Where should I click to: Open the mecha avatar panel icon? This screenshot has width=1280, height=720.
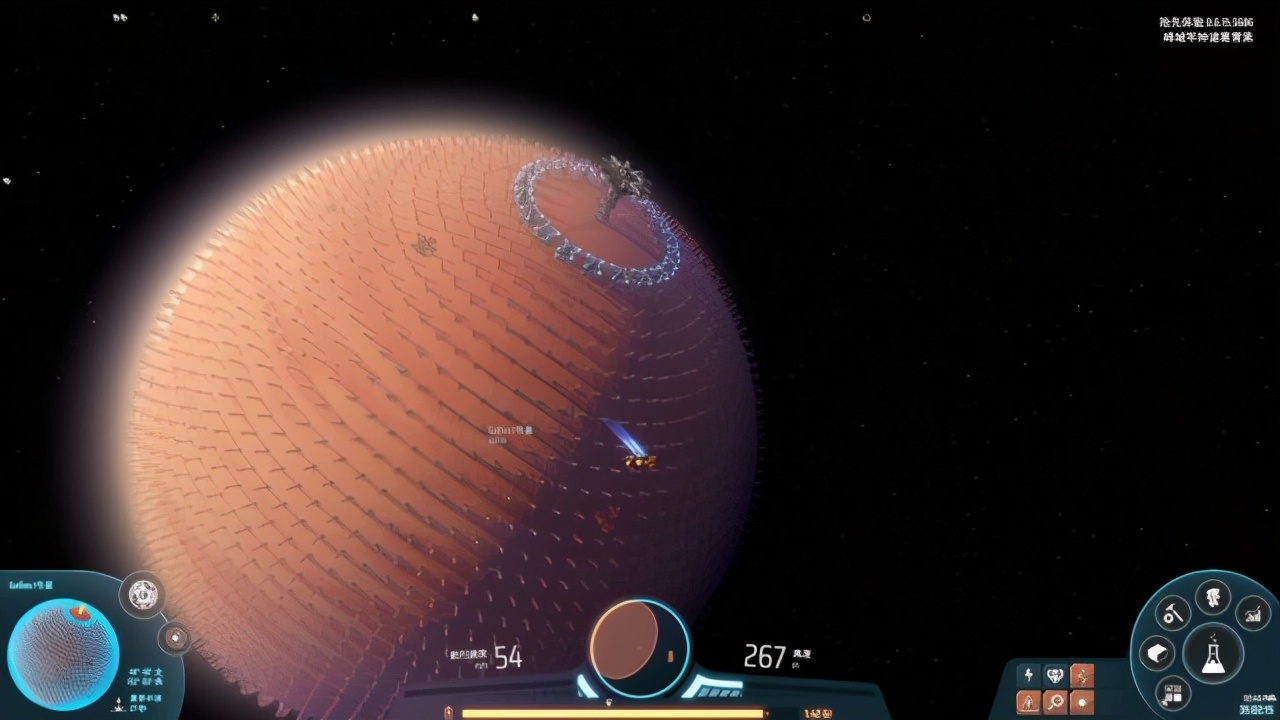pyautogui.click(x=1212, y=597)
